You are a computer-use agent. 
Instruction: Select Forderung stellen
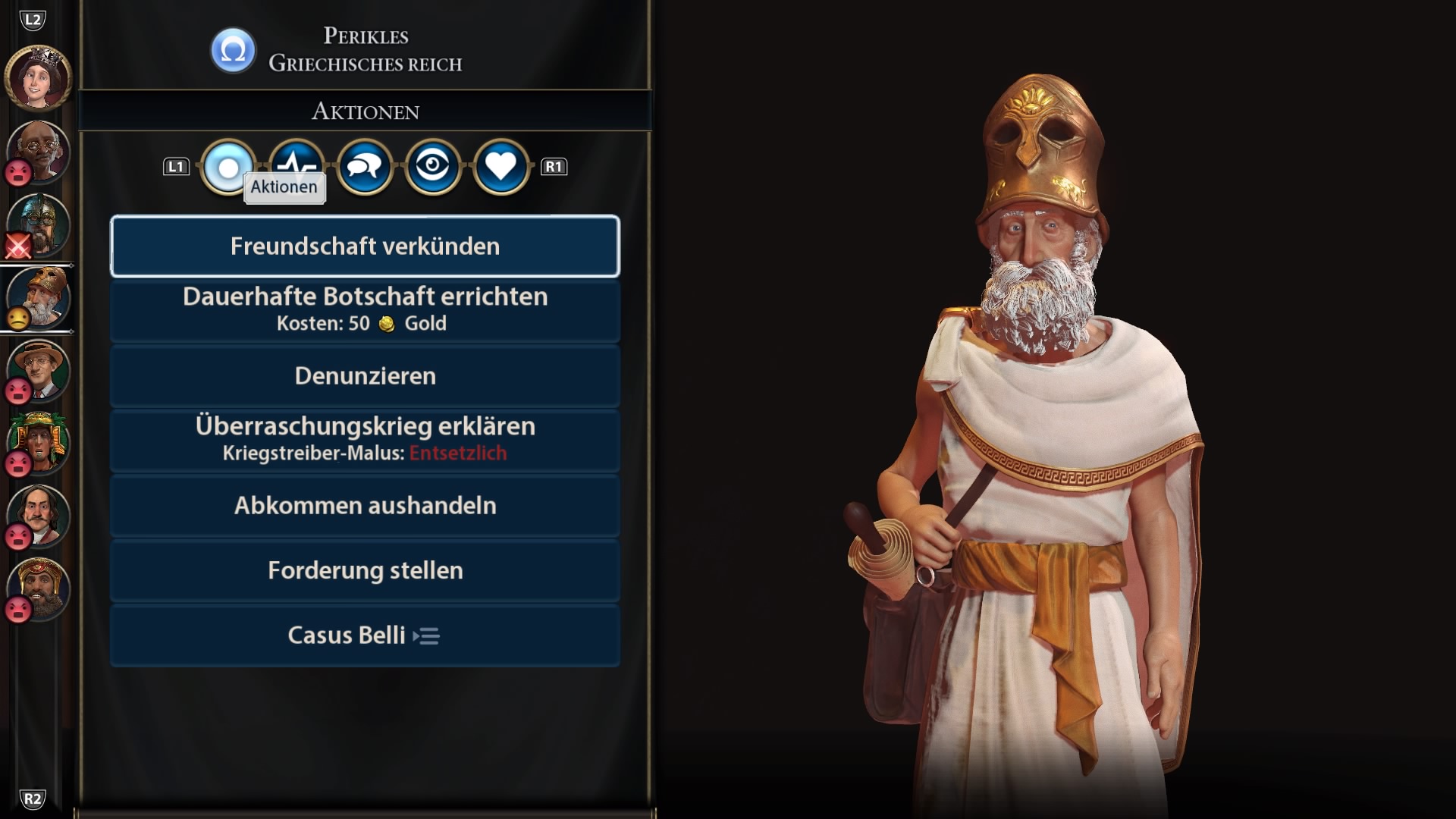365,570
